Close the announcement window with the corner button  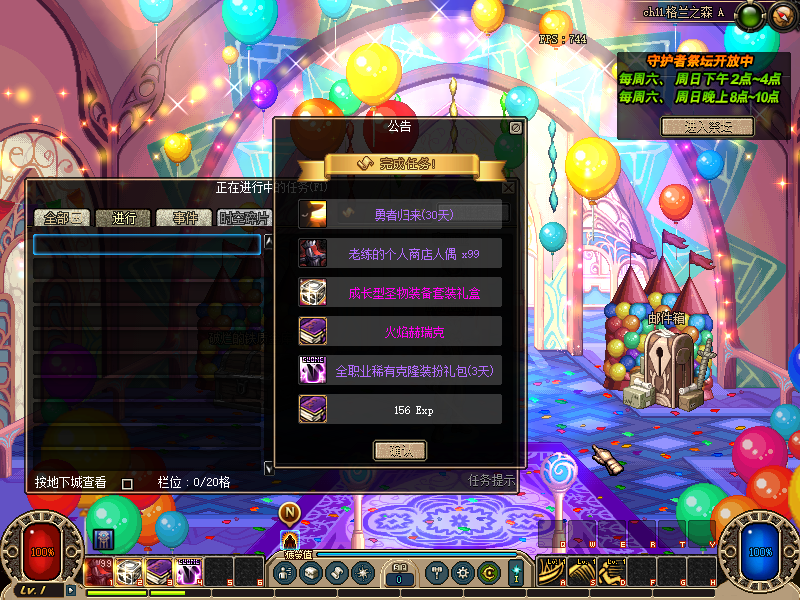(515, 128)
